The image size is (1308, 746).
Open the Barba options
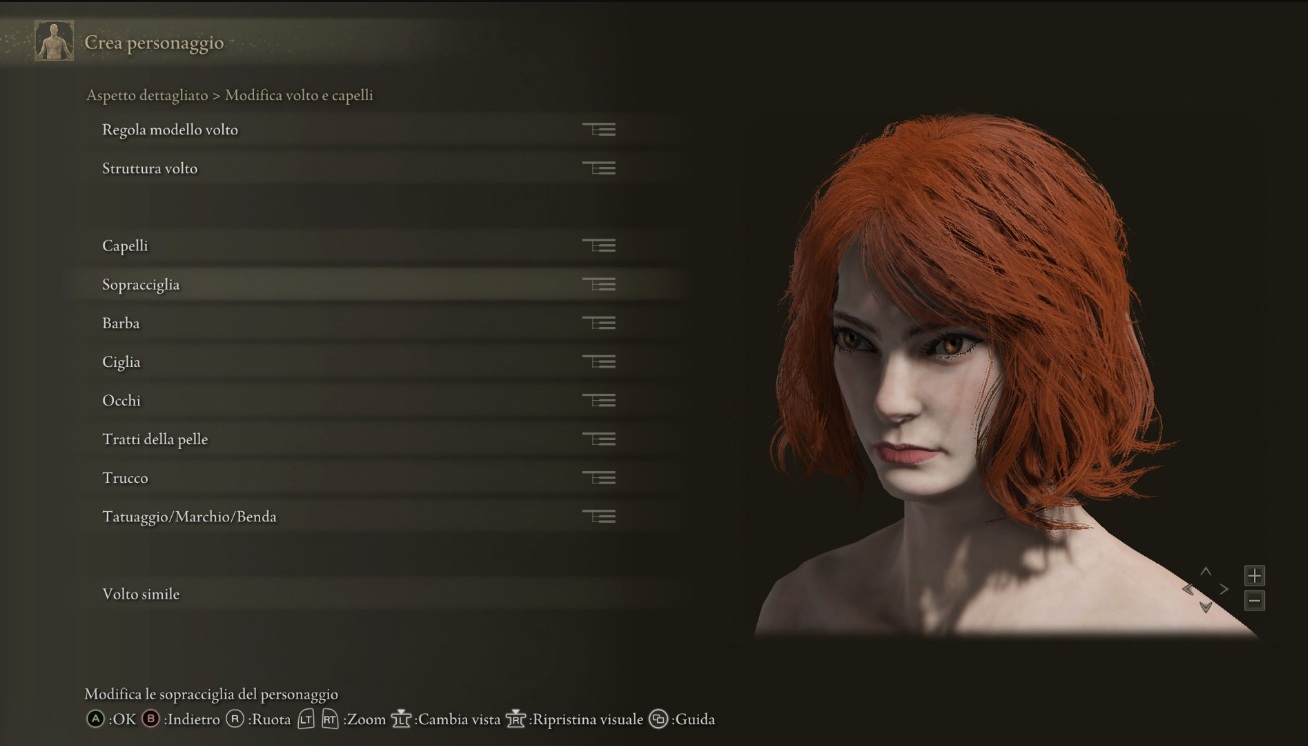[x=121, y=324]
